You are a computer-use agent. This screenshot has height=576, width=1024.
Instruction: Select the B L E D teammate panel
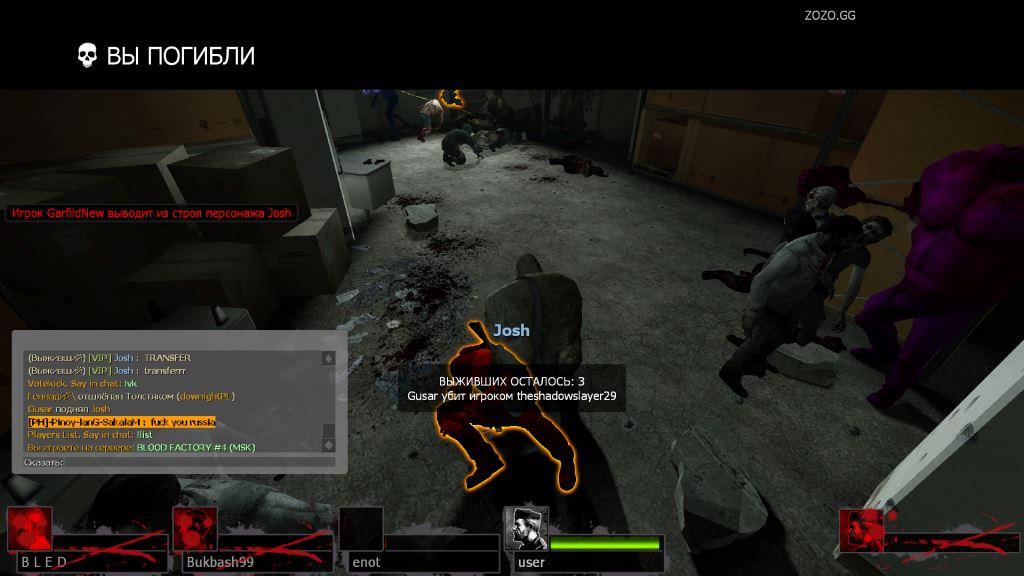point(85,541)
